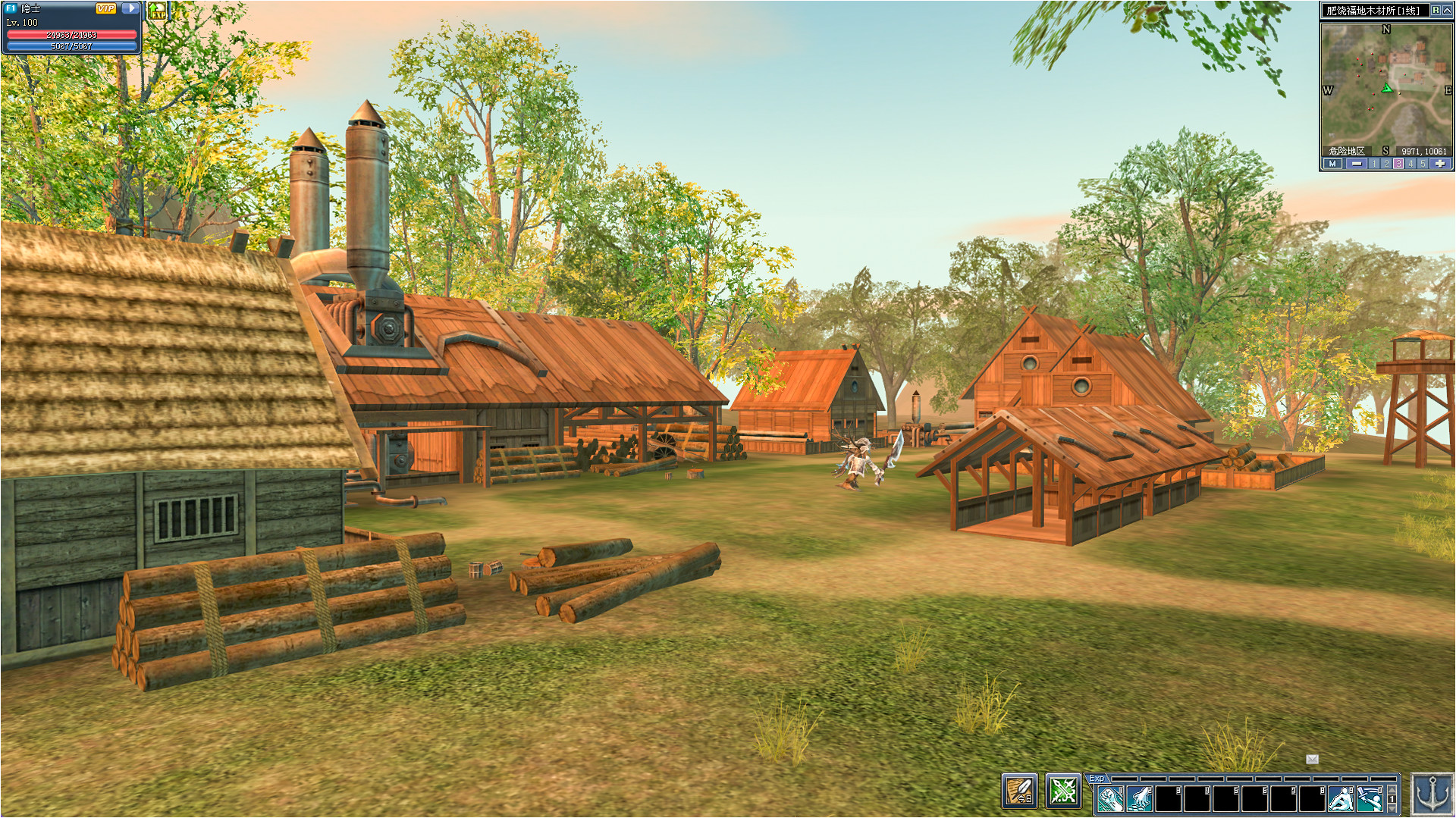Select channel 3 under the minimap
This screenshot has width=1456, height=818.
pyautogui.click(x=1398, y=164)
